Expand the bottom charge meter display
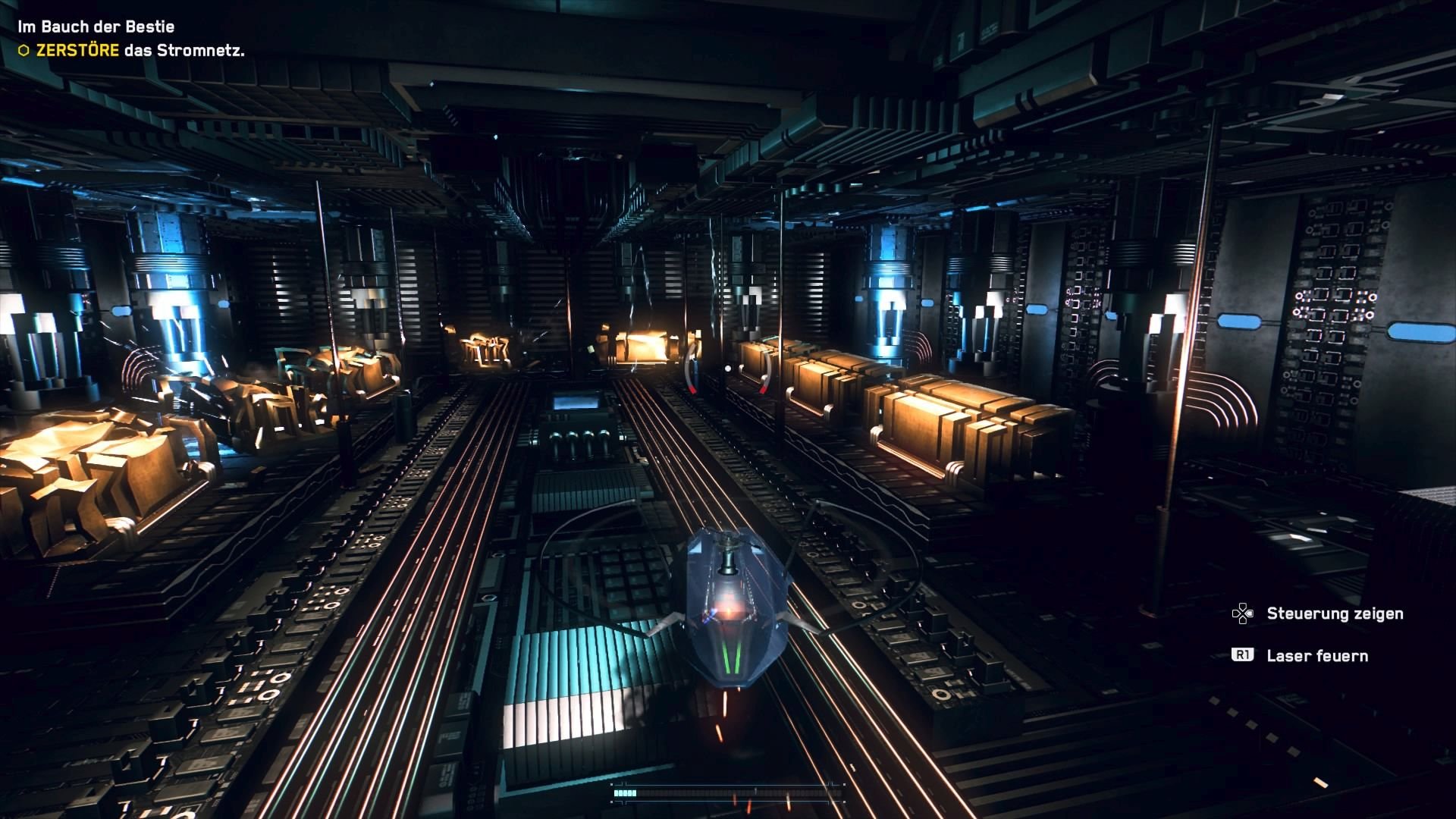This screenshot has width=1456, height=819. coord(728,792)
